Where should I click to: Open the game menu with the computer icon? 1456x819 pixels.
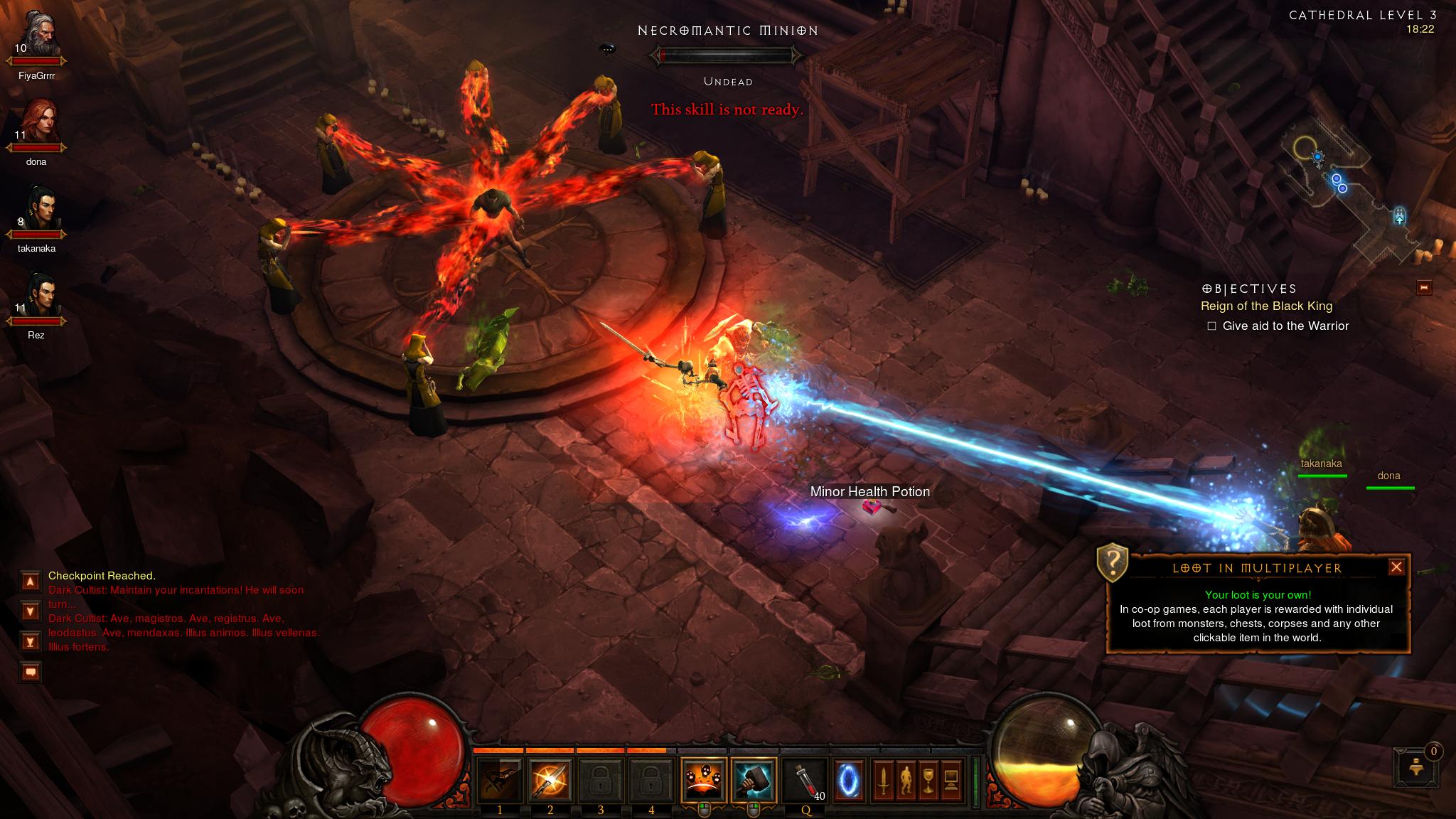[952, 780]
